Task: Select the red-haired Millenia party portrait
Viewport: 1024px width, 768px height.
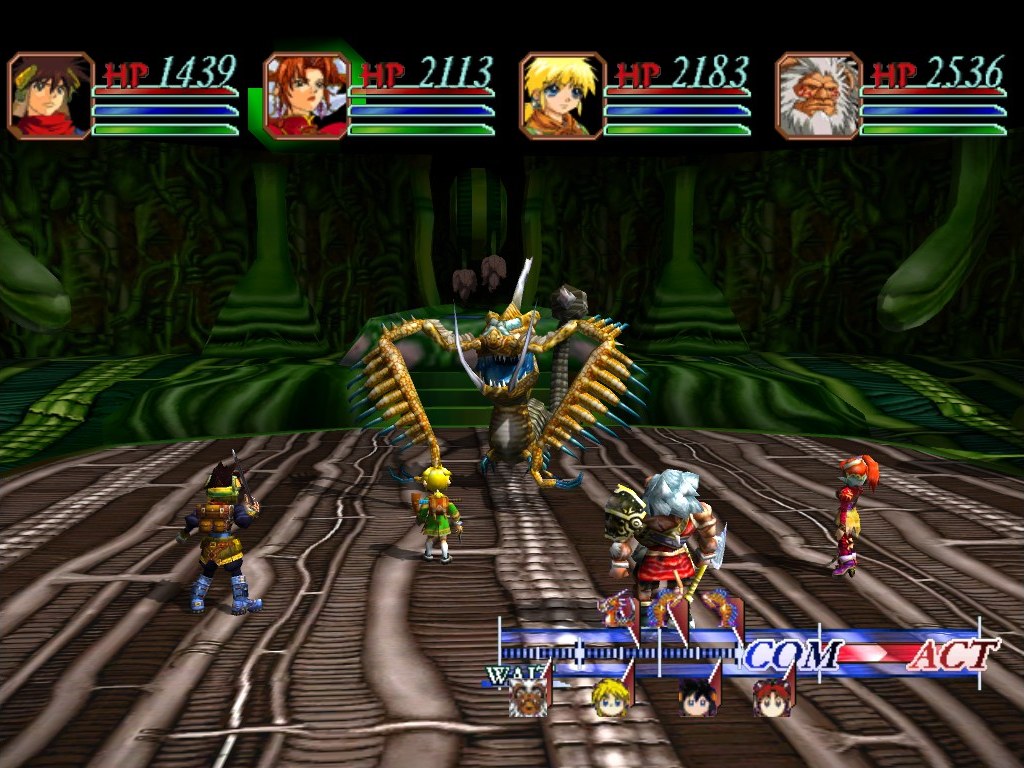Action: [307, 96]
